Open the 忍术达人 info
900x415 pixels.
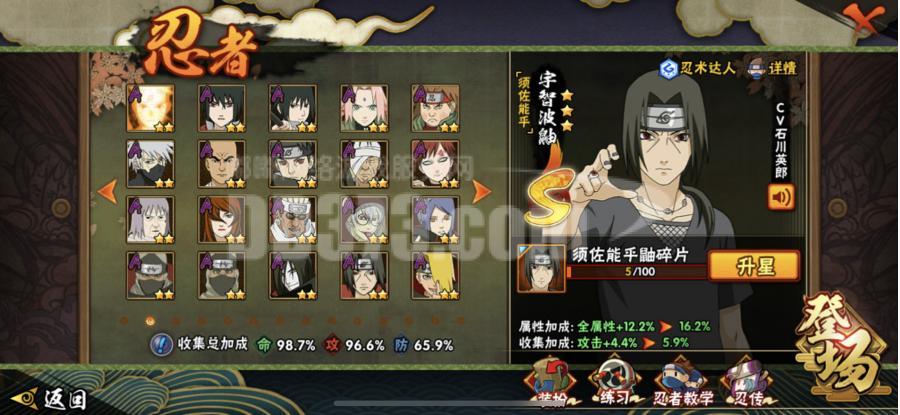(698, 68)
